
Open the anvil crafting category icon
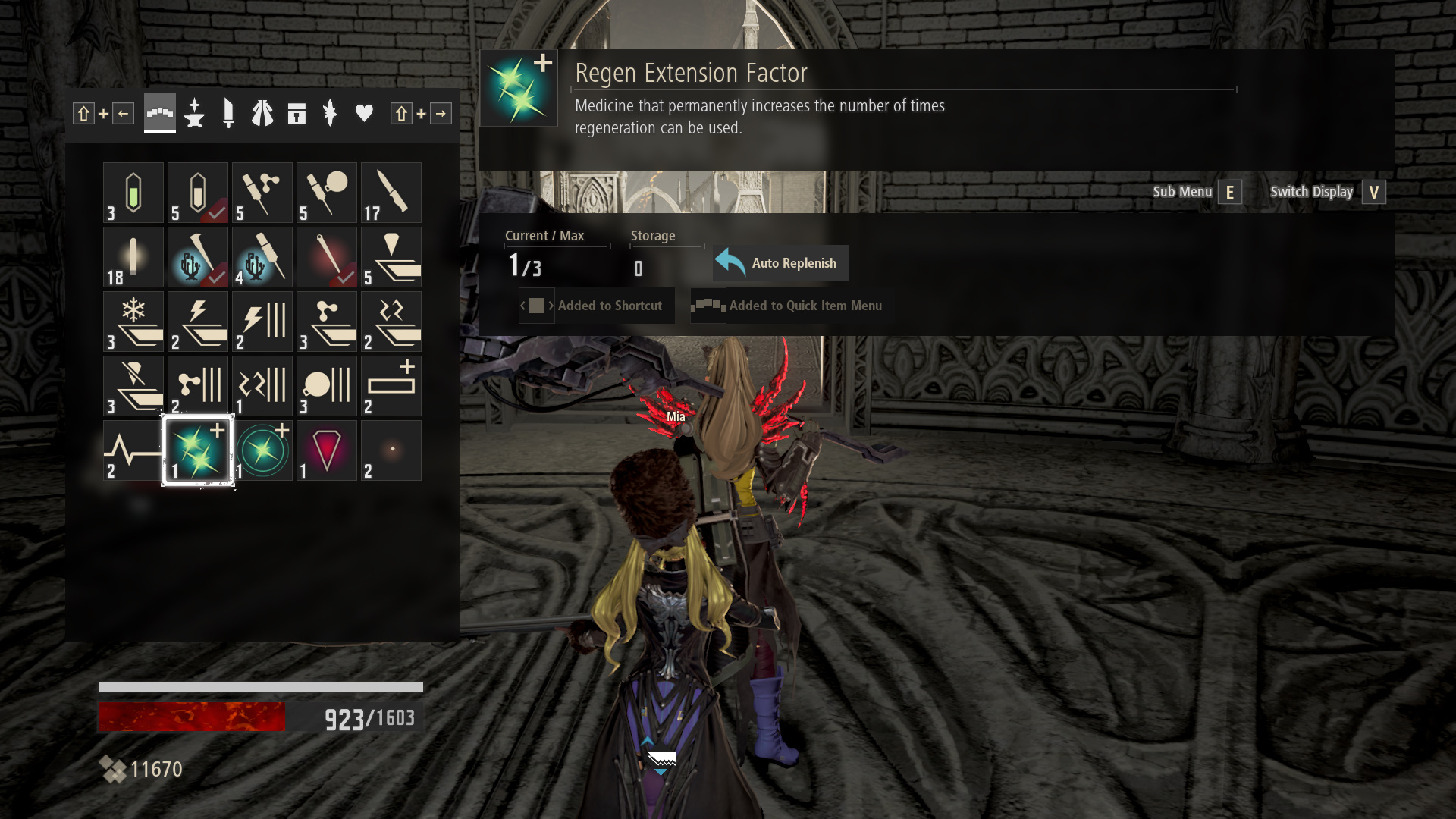(194, 113)
